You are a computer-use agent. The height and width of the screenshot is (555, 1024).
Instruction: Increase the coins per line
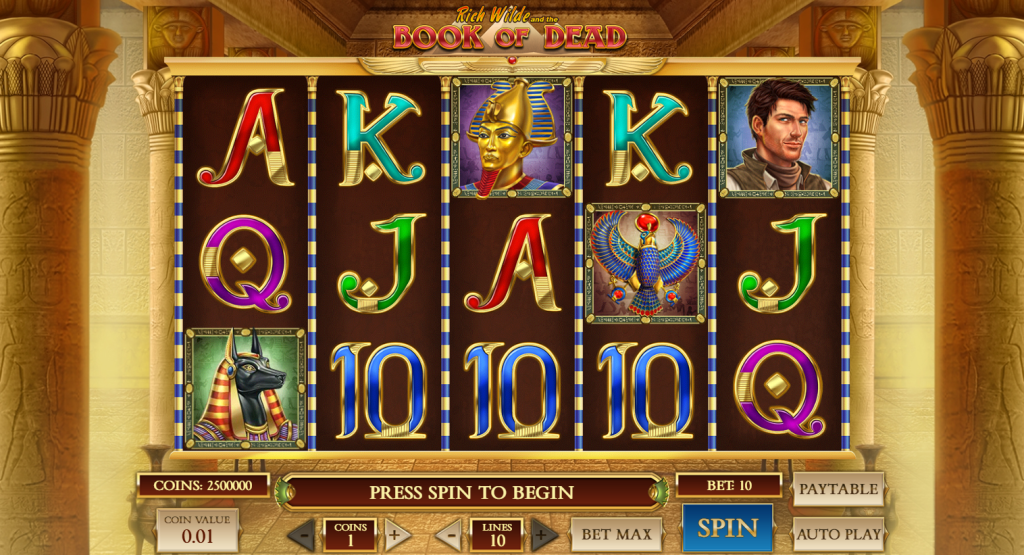coord(397,534)
